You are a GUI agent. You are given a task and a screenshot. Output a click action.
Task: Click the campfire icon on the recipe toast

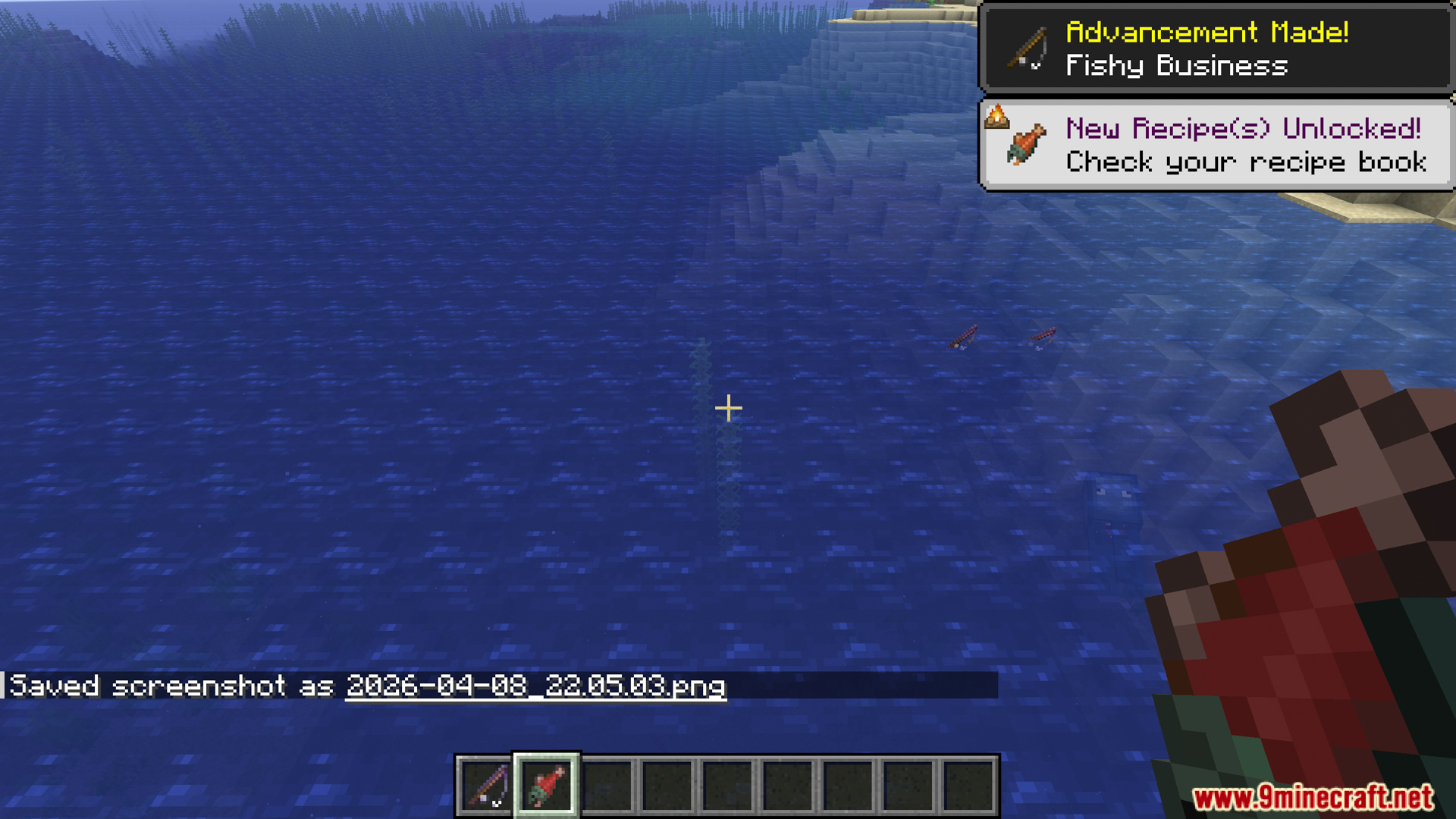coord(997,116)
